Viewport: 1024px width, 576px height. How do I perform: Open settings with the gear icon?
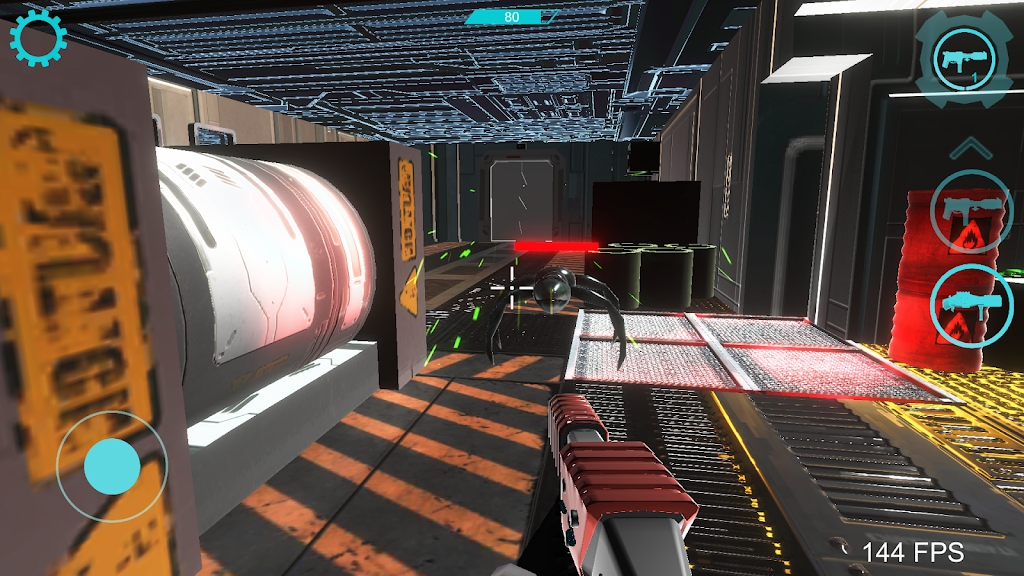38,39
